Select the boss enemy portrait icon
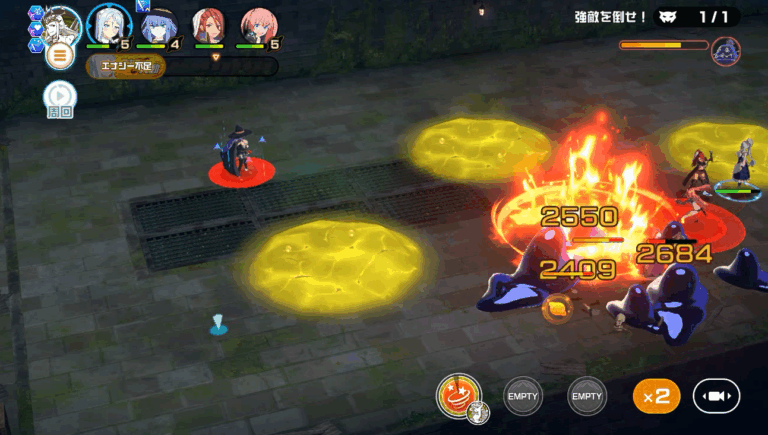The height and width of the screenshot is (435, 768). [x=725, y=51]
